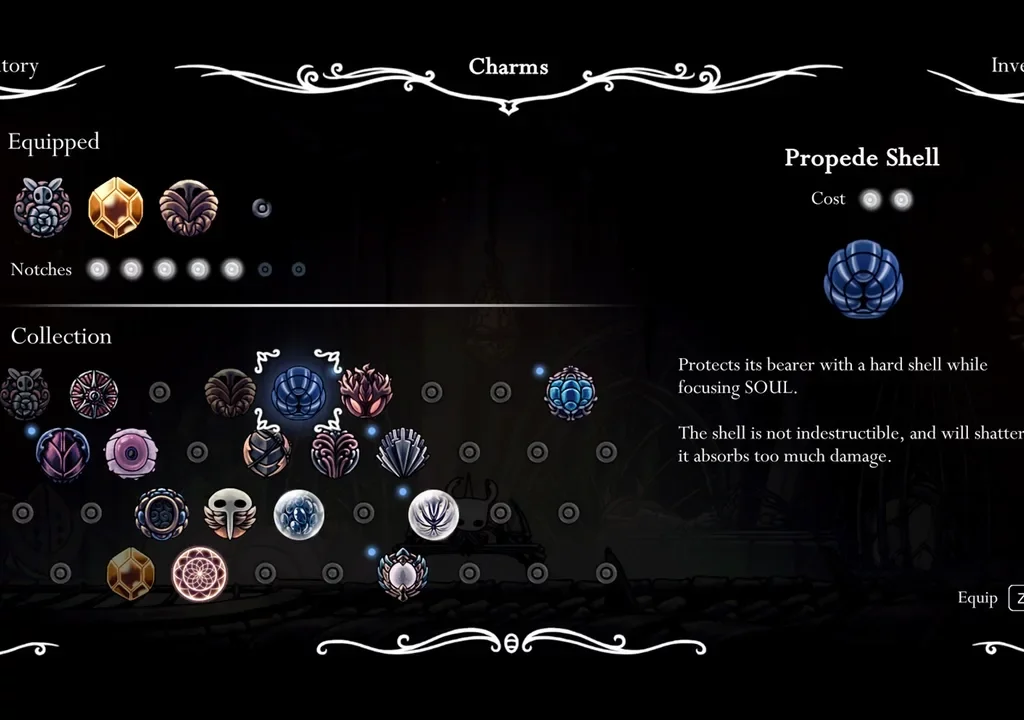Choose the glowing pink mandala charm
Image resolution: width=1024 pixels, height=720 pixels.
click(199, 574)
